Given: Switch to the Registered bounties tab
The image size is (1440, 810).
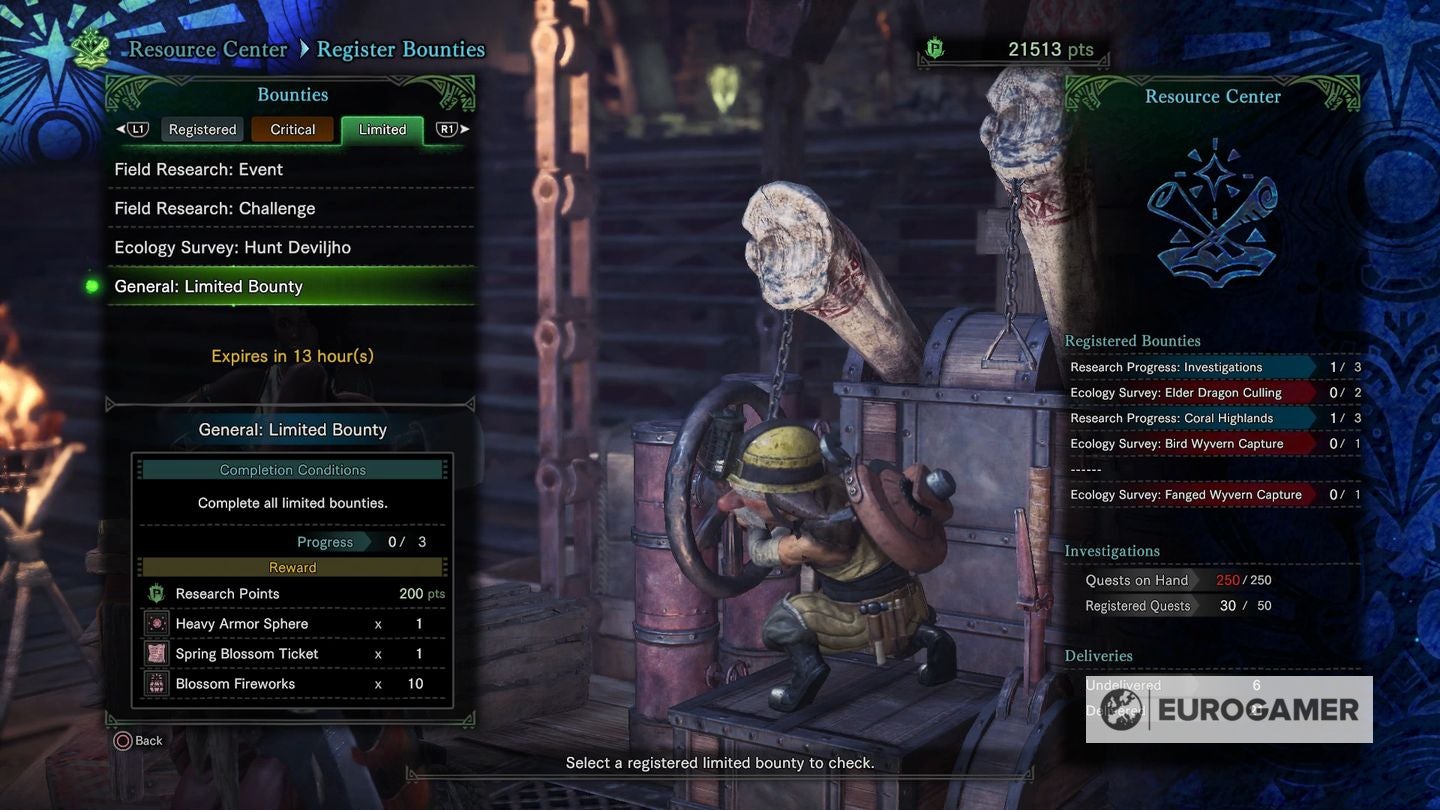Looking at the screenshot, I should click(x=201, y=128).
